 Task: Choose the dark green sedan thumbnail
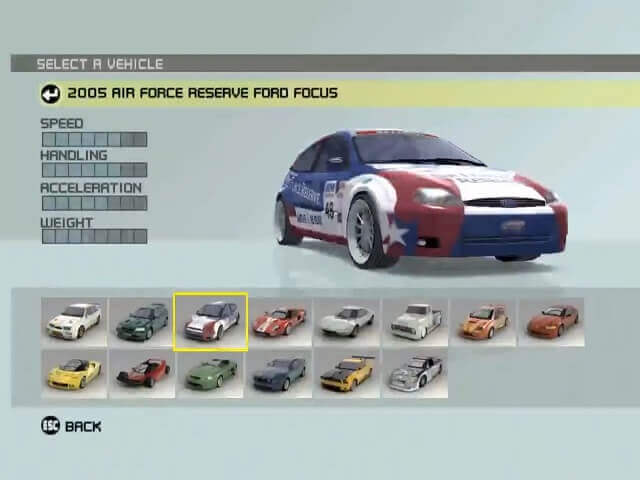pos(142,321)
